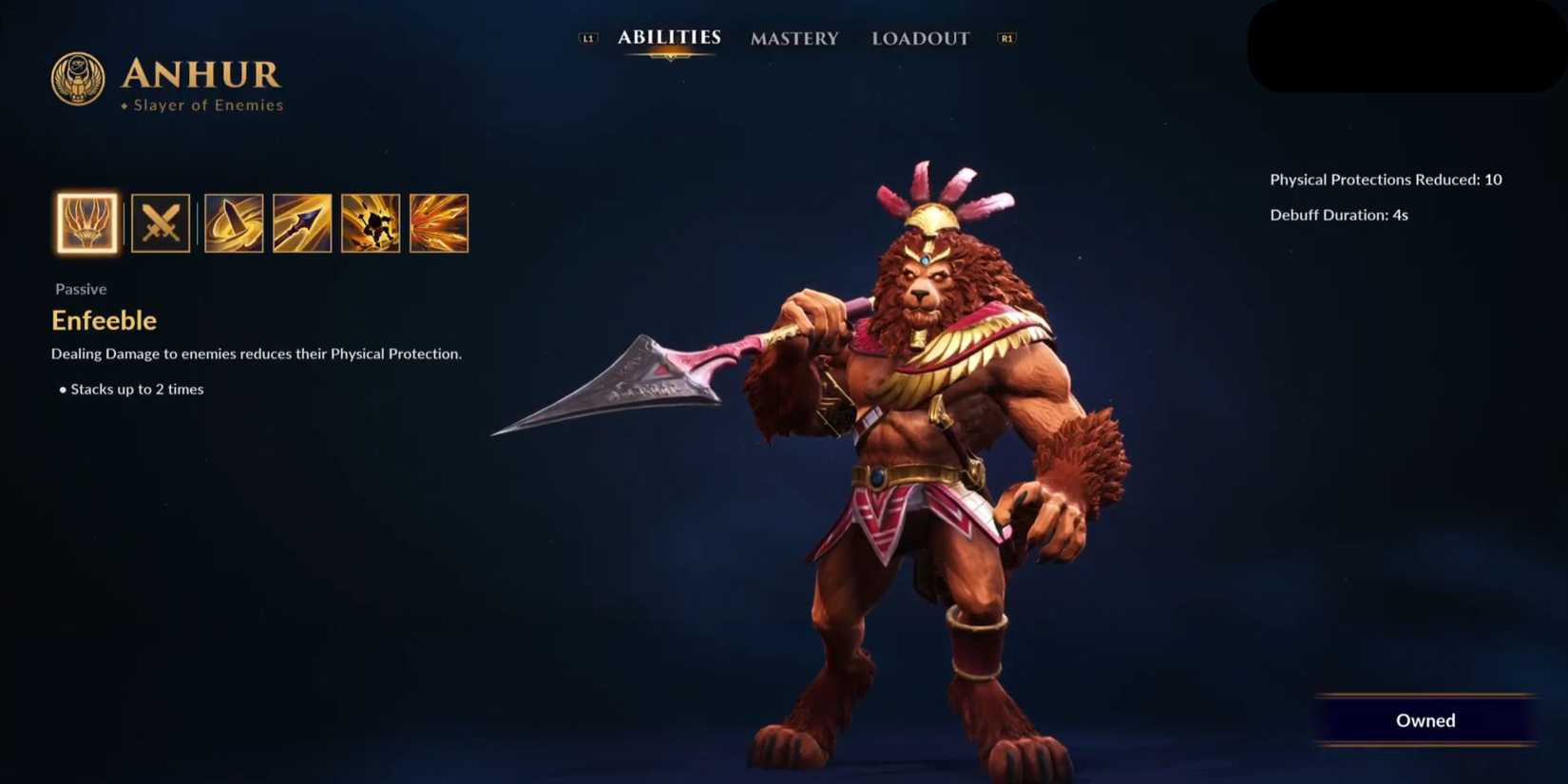Screen dimensions: 1568x784
Task: Click the Stacks up to 2 times bullet
Action: click(x=136, y=389)
